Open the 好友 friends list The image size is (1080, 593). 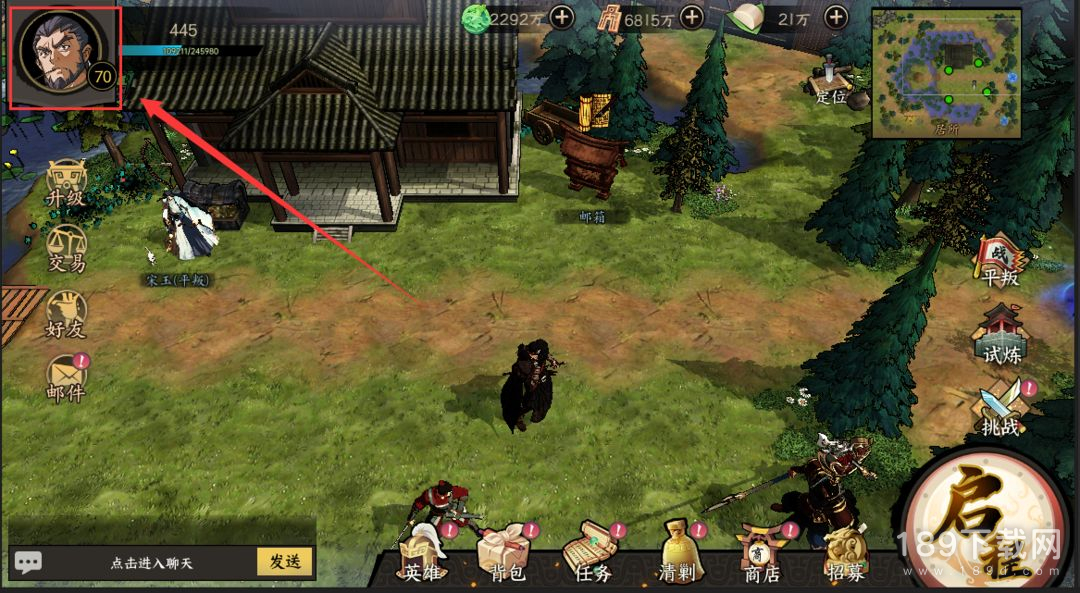click(66, 314)
